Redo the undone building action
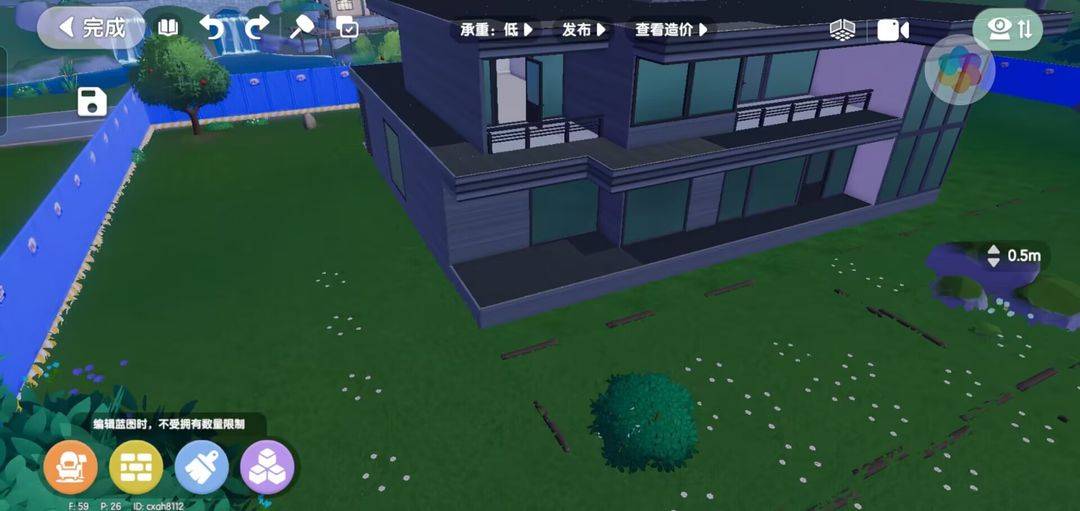This screenshot has height=511, width=1080. click(257, 28)
